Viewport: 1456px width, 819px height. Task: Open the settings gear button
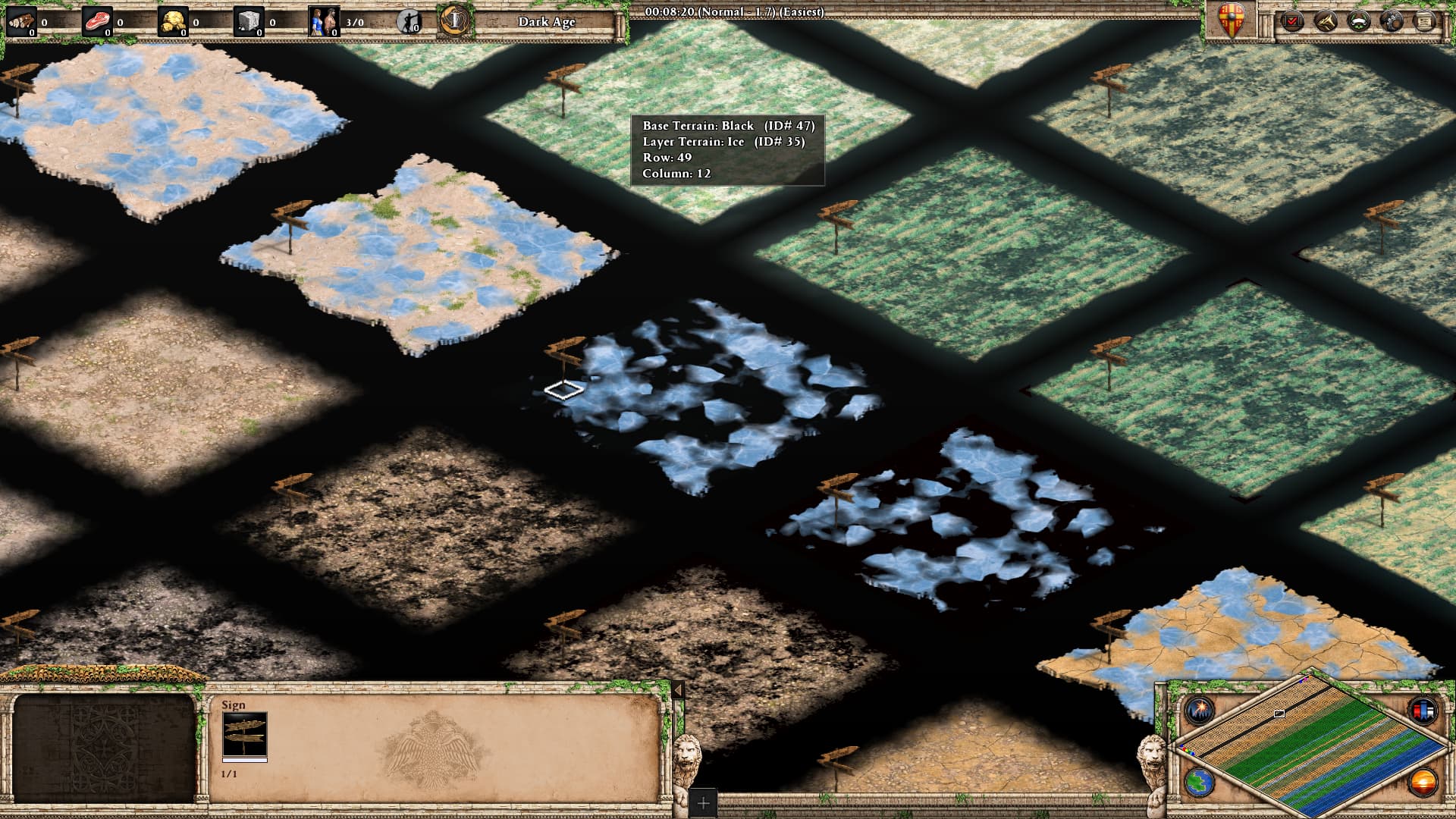click(x=1392, y=20)
